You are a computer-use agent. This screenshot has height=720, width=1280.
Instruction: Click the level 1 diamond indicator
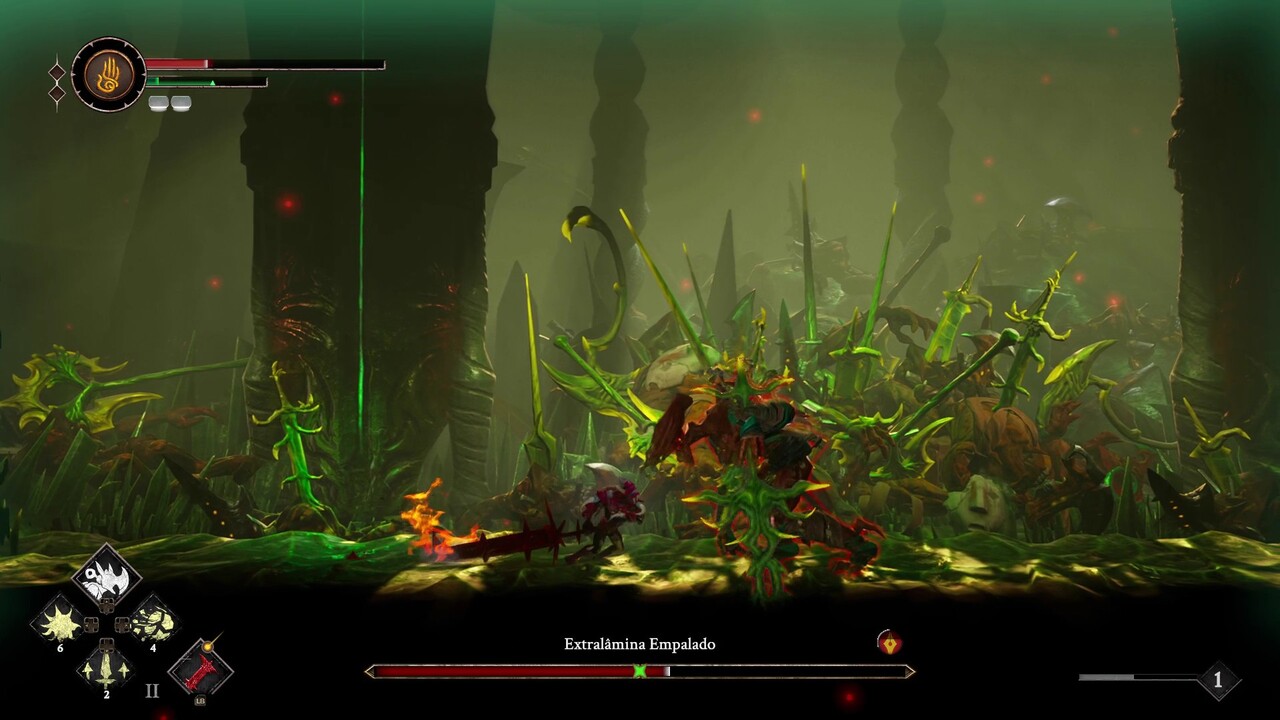pyautogui.click(x=1217, y=680)
